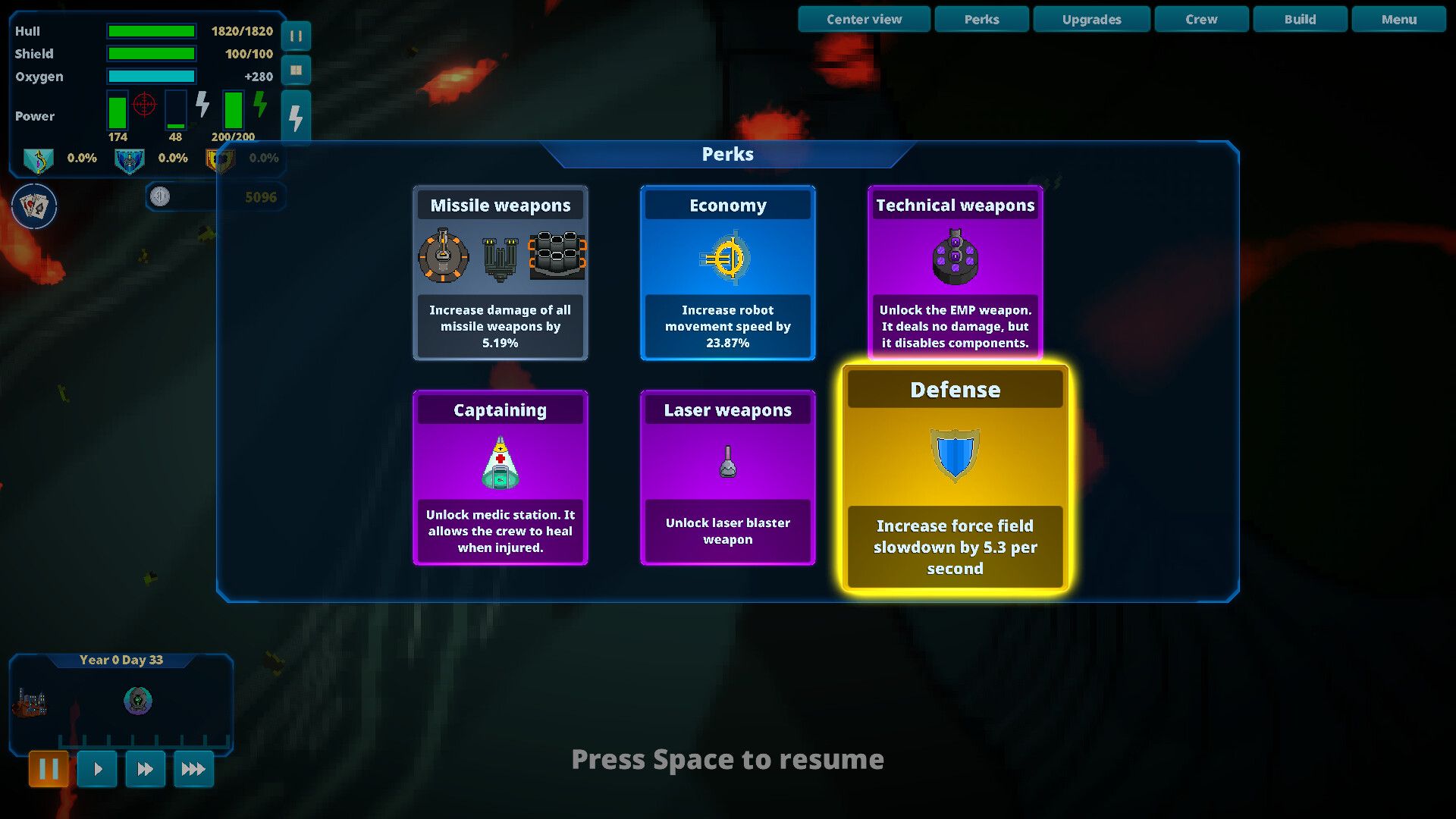Open the playing cards icon near the HUD
The height and width of the screenshot is (819, 1456).
(x=33, y=206)
